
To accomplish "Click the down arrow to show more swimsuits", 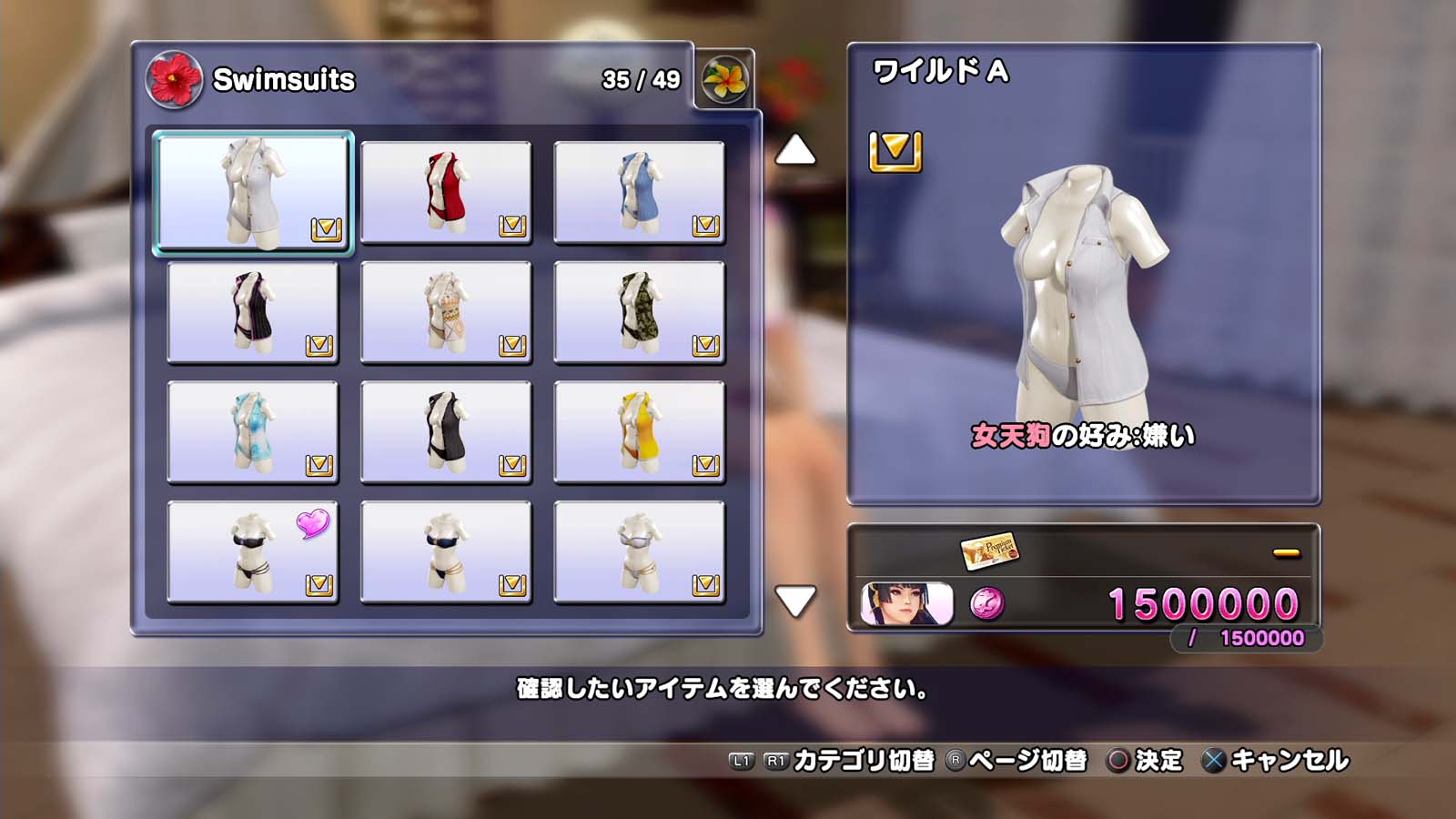I will [794, 602].
